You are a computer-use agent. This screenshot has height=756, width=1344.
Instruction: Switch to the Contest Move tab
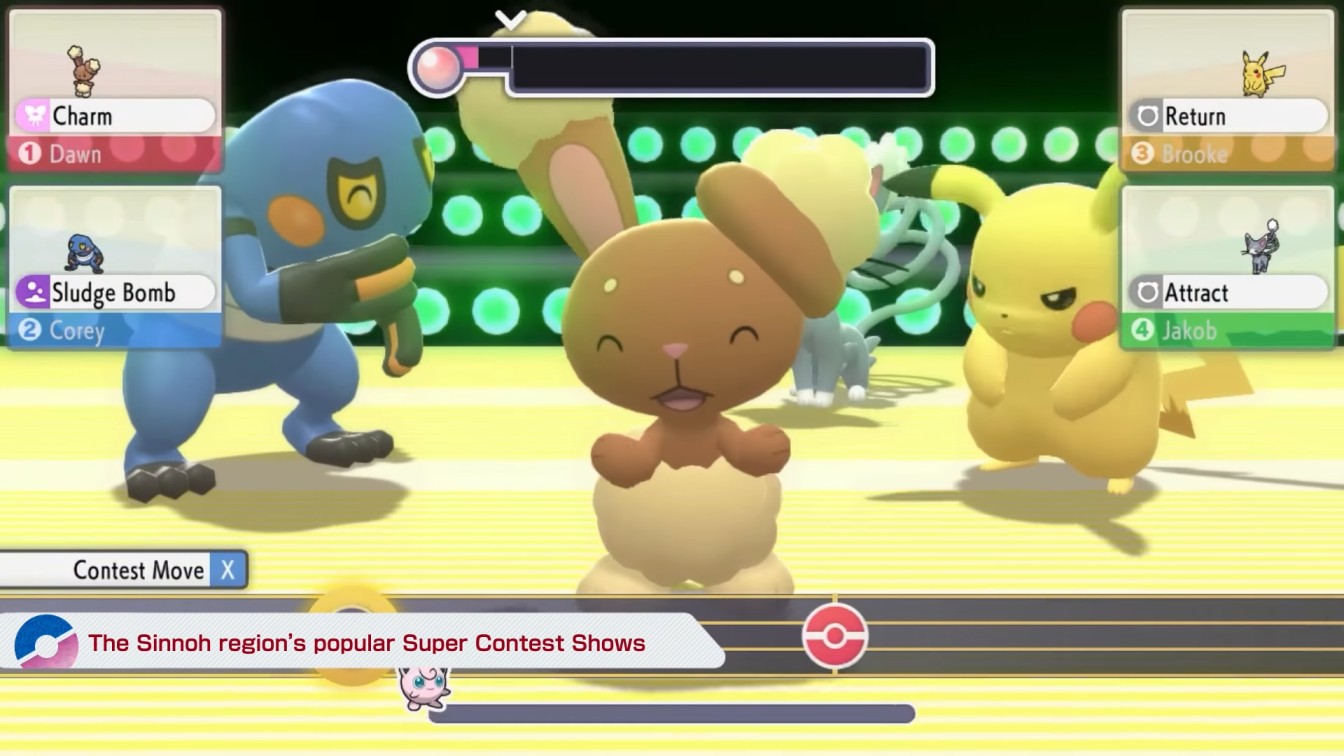pyautogui.click(x=126, y=570)
